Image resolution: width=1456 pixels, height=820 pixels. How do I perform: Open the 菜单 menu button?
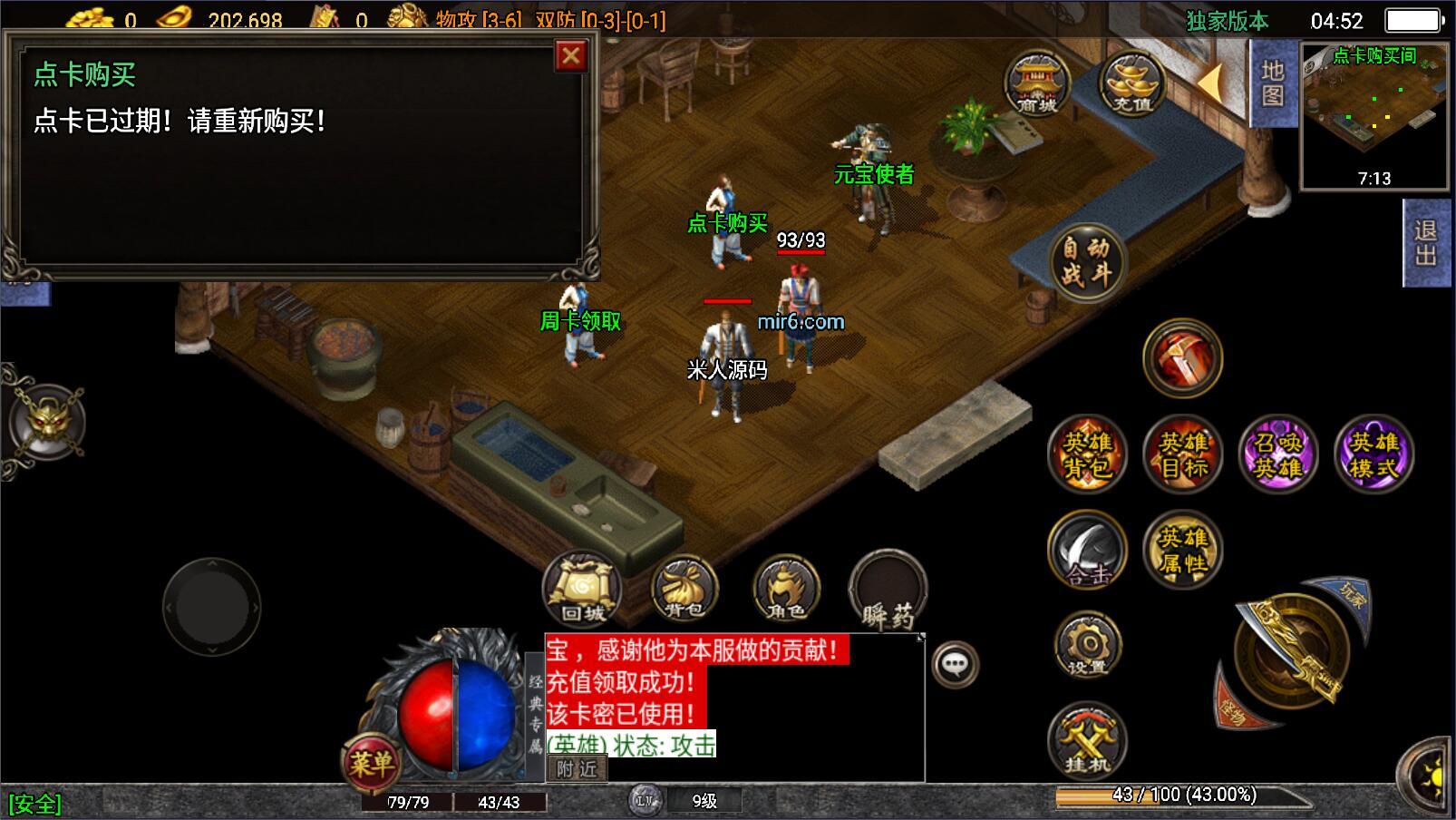[x=371, y=764]
